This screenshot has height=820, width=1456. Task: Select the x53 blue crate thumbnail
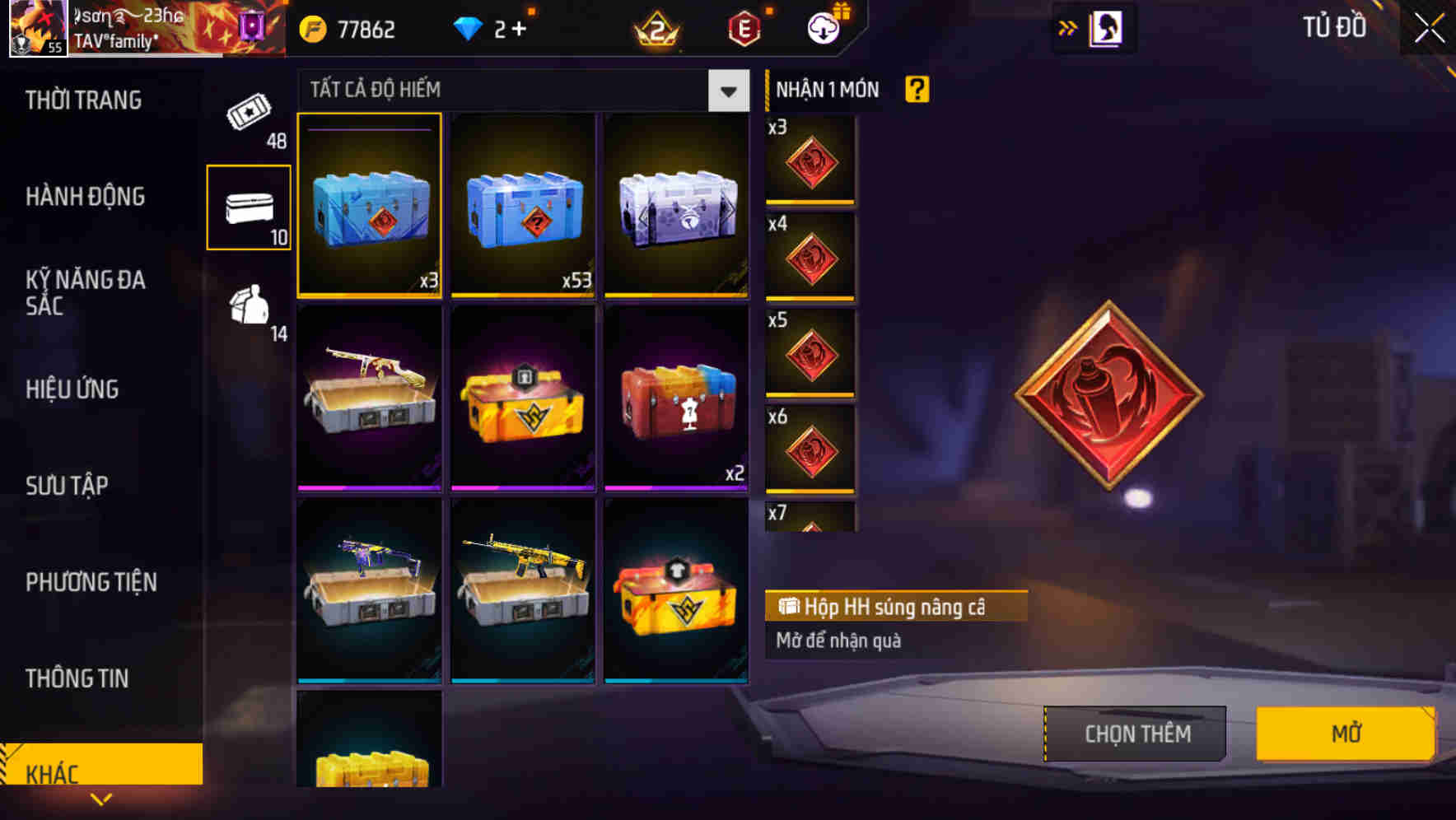(x=522, y=206)
